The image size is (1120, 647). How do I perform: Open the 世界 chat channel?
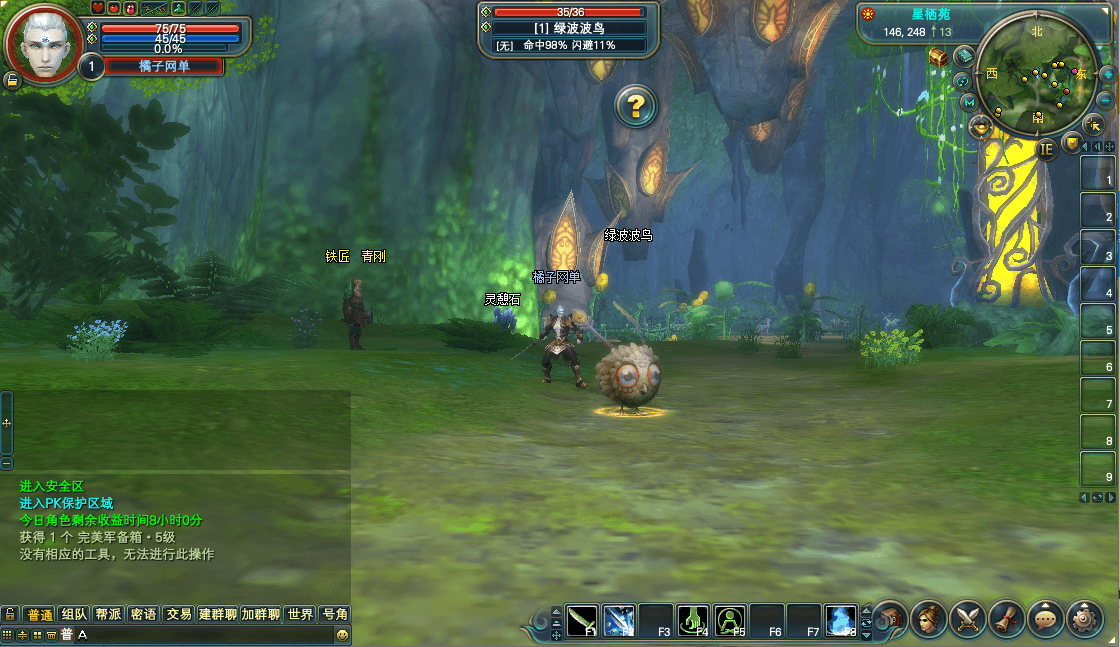pyautogui.click(x=300, y=614)
